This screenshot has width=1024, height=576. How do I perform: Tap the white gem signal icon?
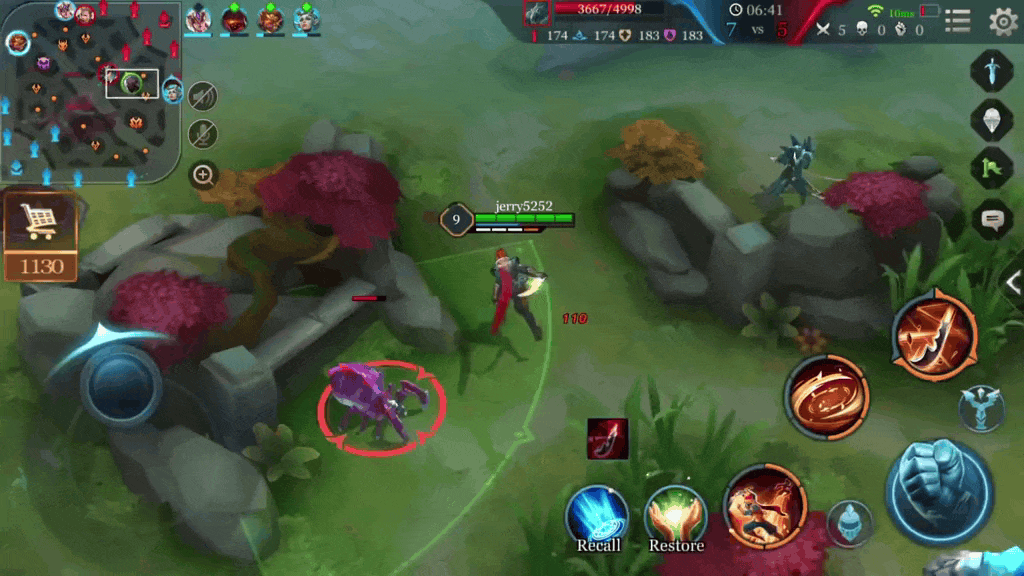(991, 119)
